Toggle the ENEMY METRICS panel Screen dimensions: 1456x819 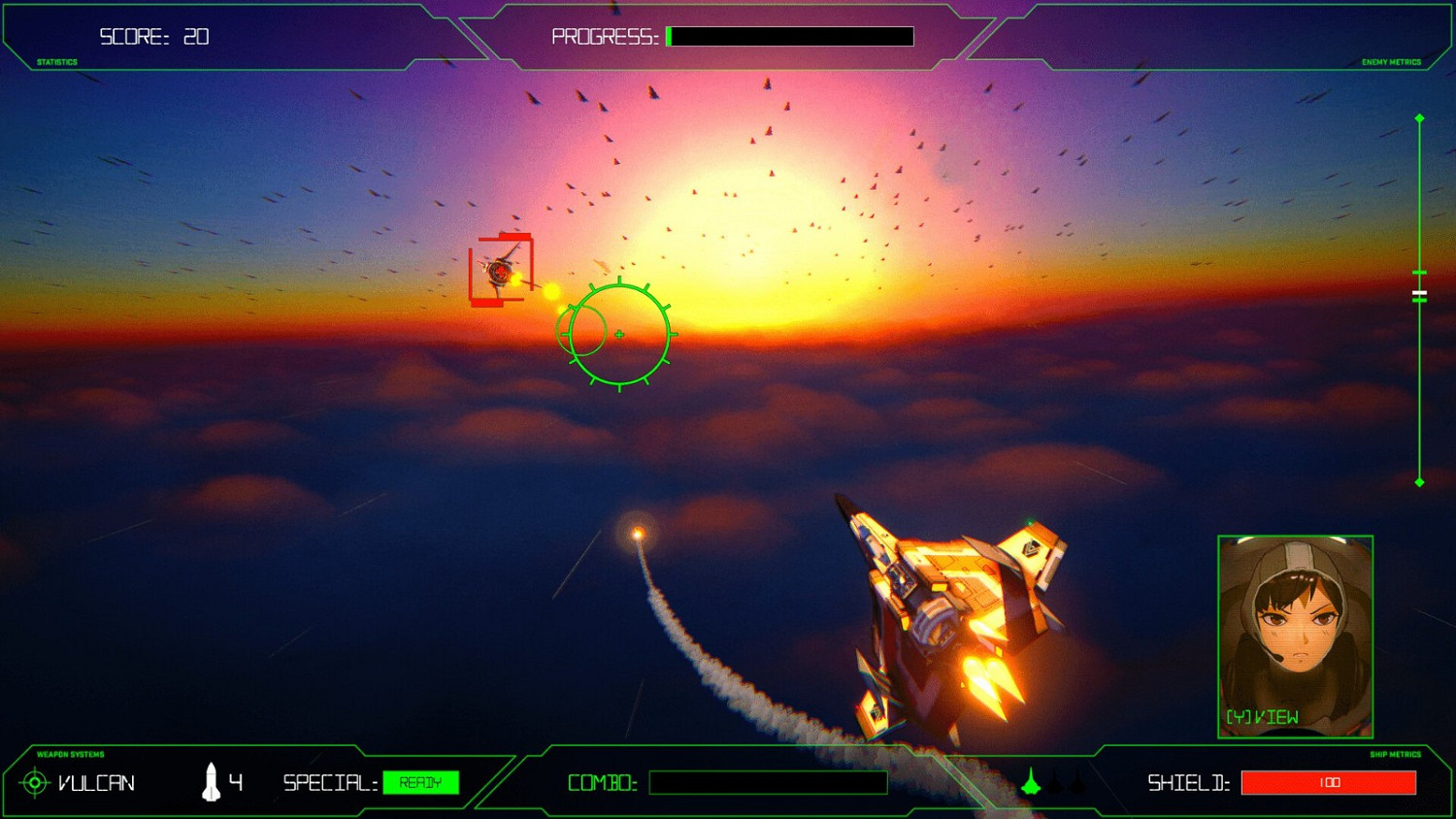point(1392,61)
